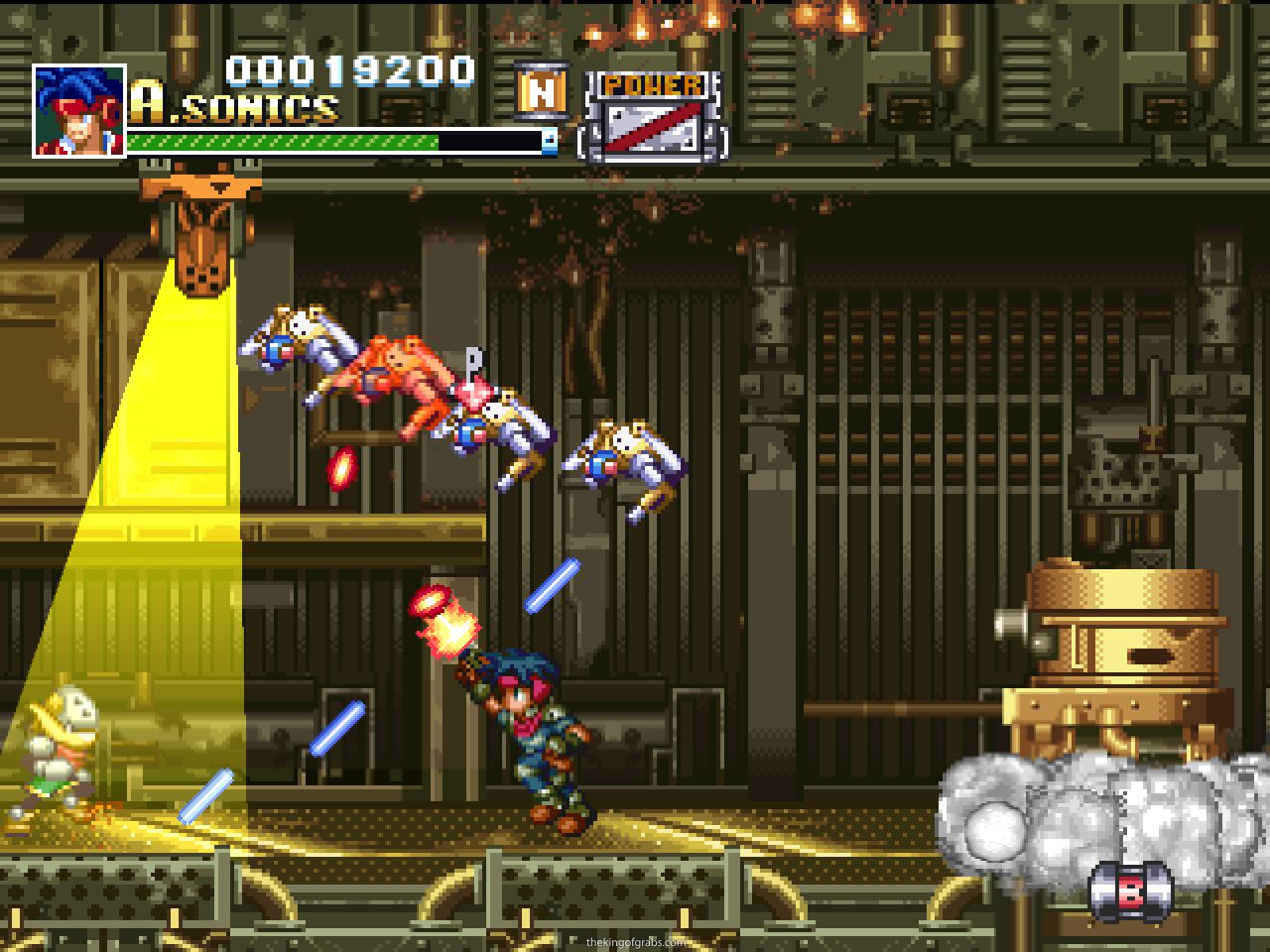1270x952 pixels.
Task: Click the right end cap of the health bar
Action: (547, 142)
